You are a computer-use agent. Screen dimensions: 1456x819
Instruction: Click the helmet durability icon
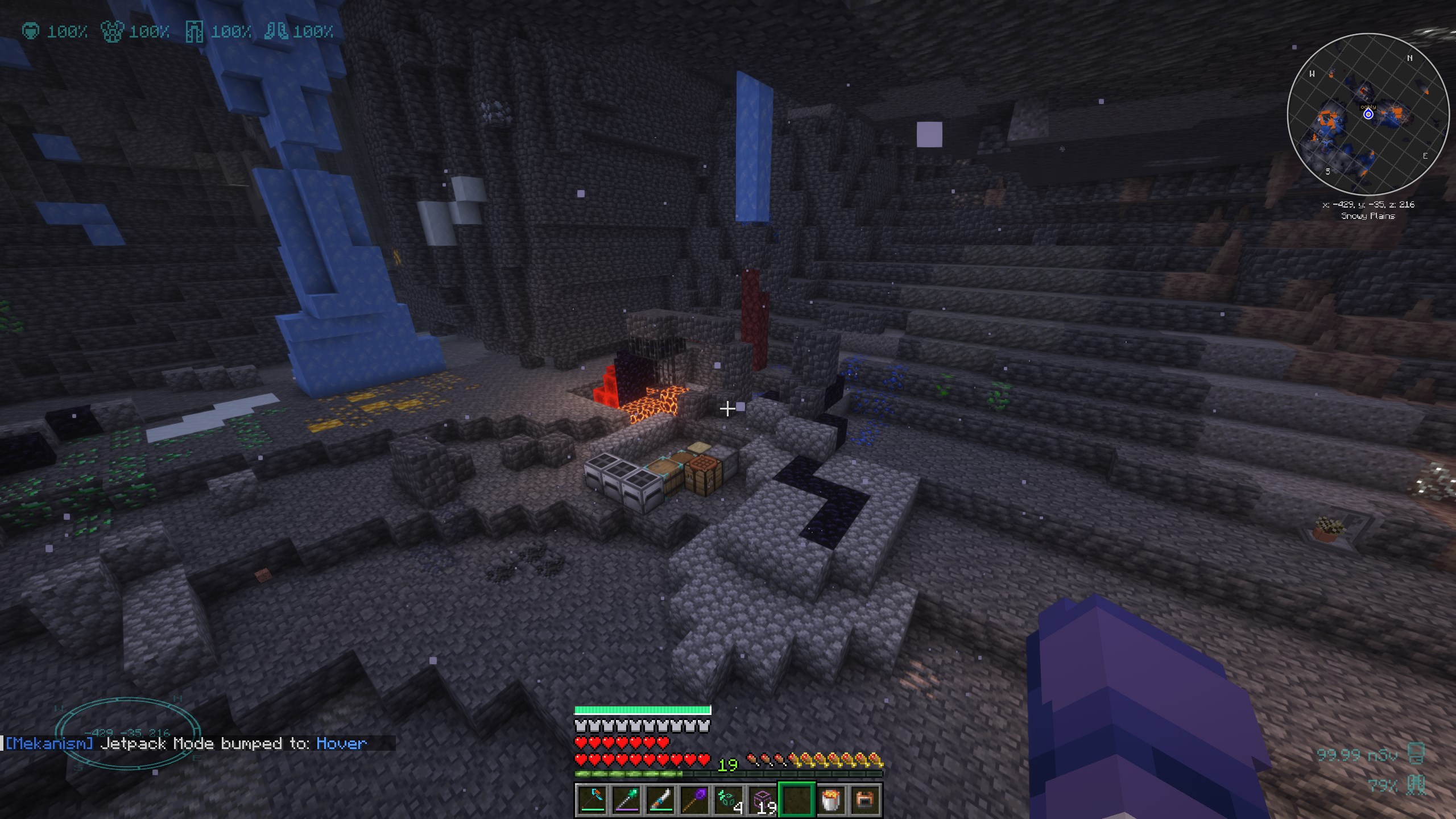click(x=31, y=31)
